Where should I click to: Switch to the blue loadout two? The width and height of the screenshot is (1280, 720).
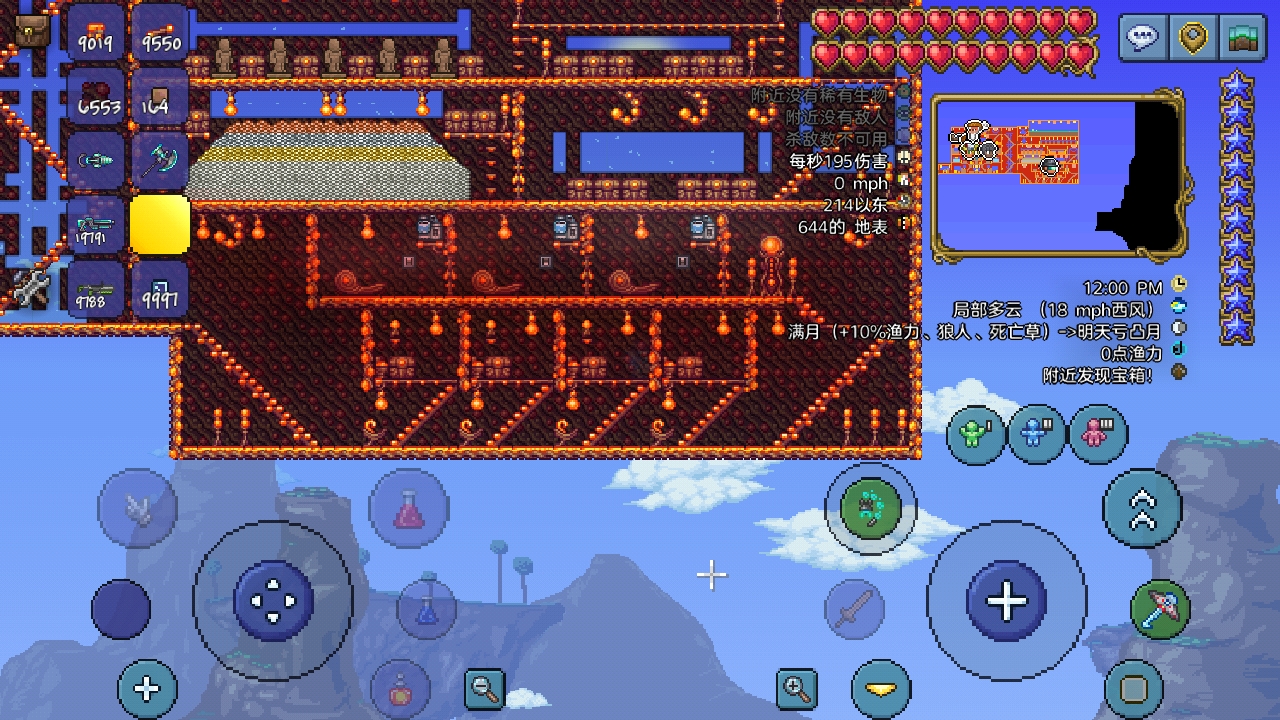tap(1037, 434)
